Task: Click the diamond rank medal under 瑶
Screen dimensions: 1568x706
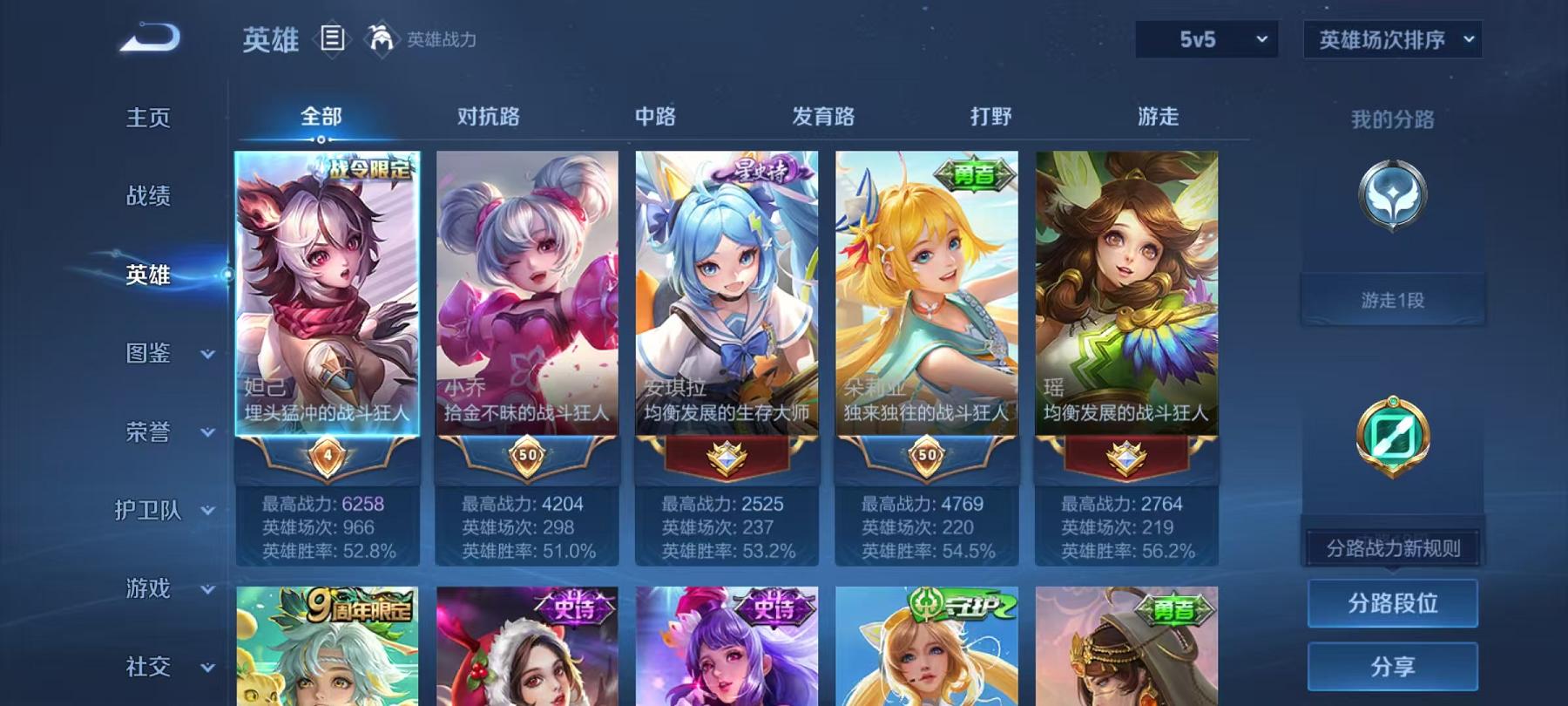Action: [x=1125, y=454]
